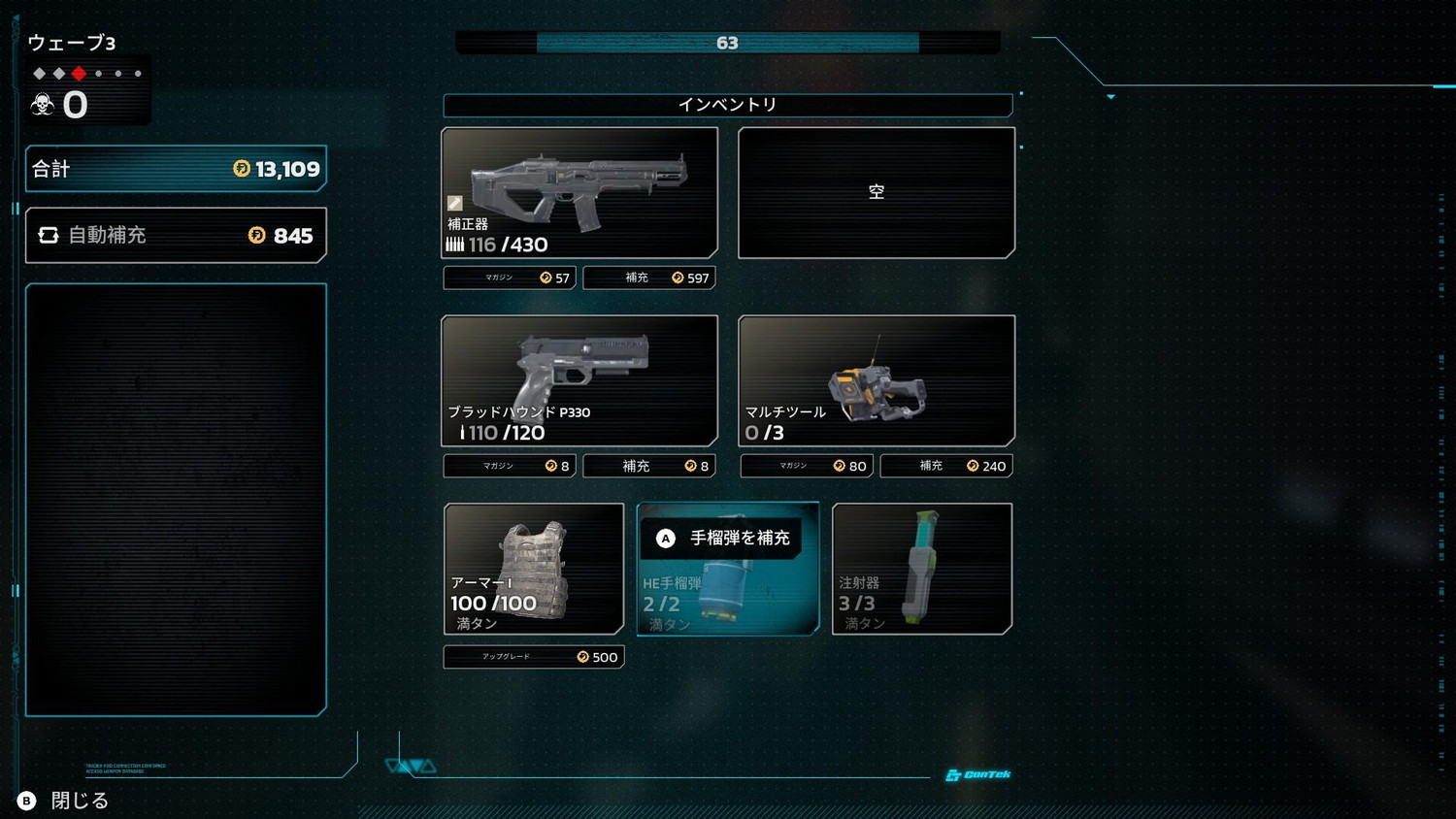Image resolution: width=1456 pixels, height=819 pixels.
Task: Select the 注射器 syringe slot
Action: tap(922, 569)
